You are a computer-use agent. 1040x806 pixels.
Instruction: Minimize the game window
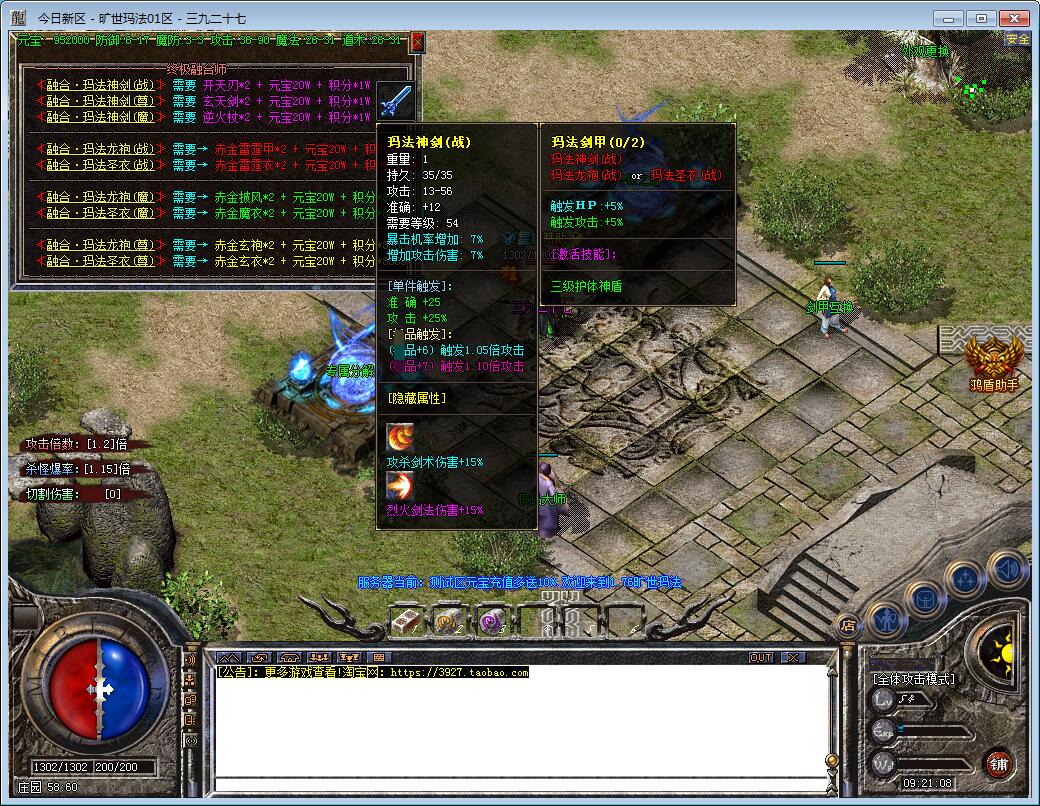point(948,18)
